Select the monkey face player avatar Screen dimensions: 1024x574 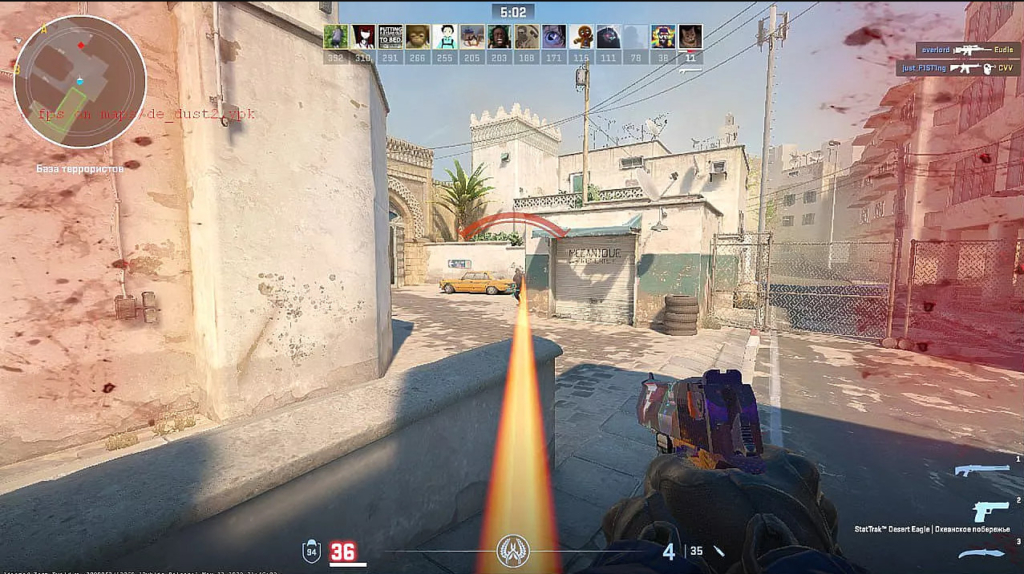pyautogui.click(x=418, y=37)
